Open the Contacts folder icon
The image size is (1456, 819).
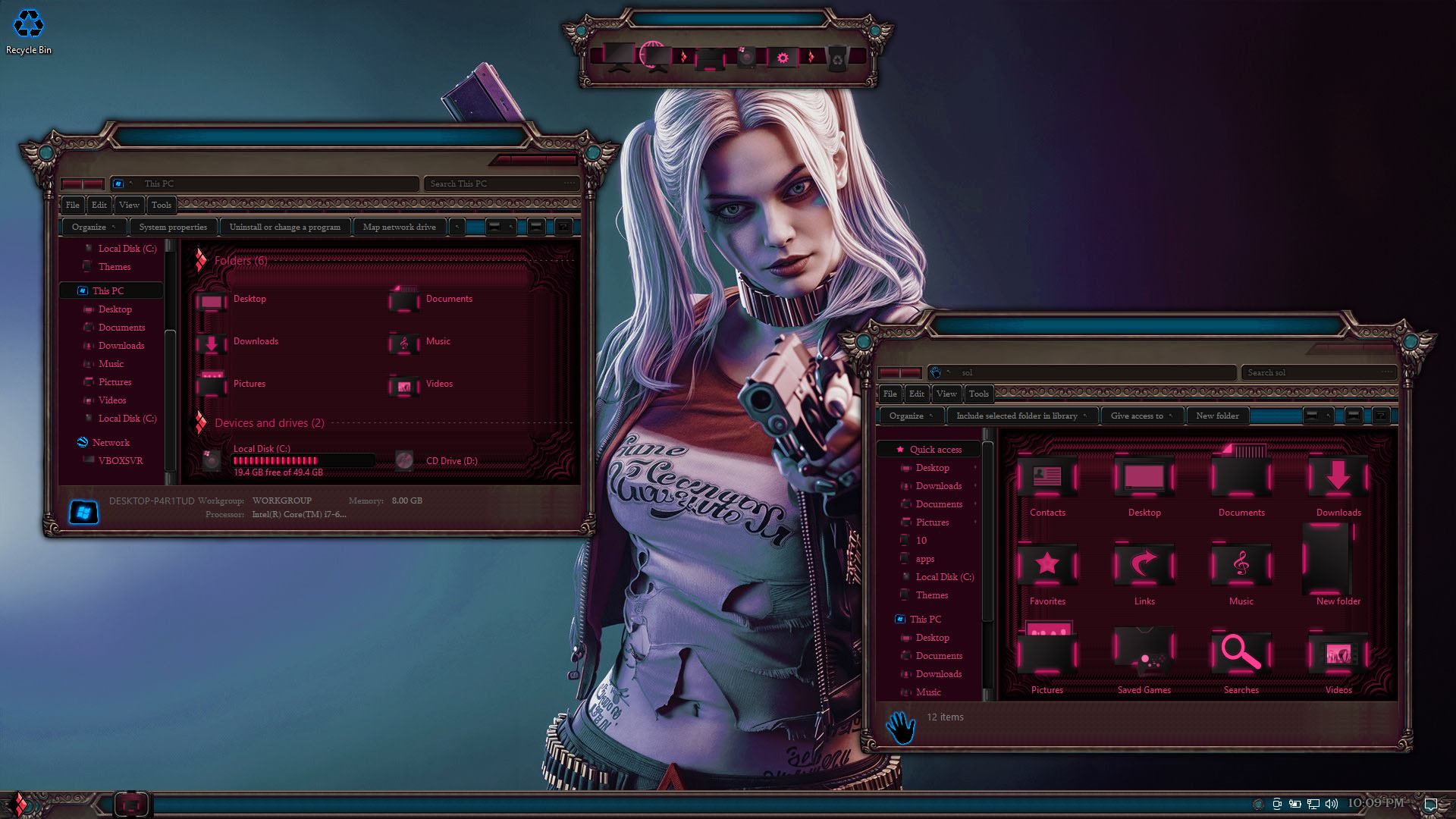[x=1047, y=485]
